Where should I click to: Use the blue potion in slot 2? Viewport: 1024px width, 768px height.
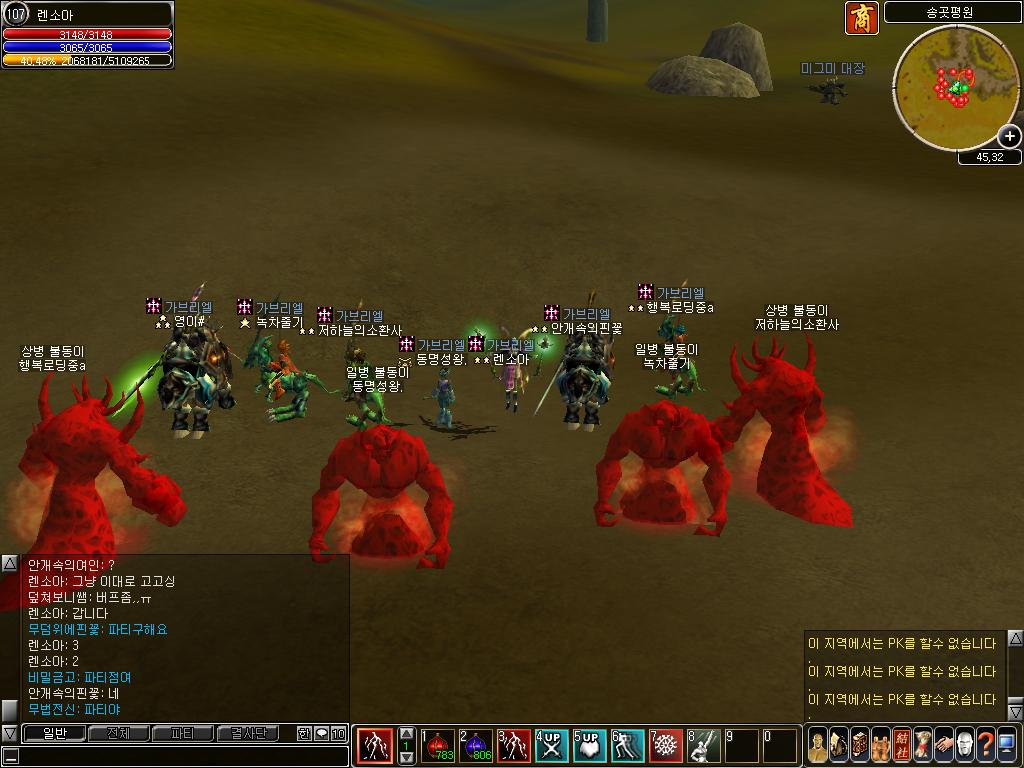coord(476,746)
